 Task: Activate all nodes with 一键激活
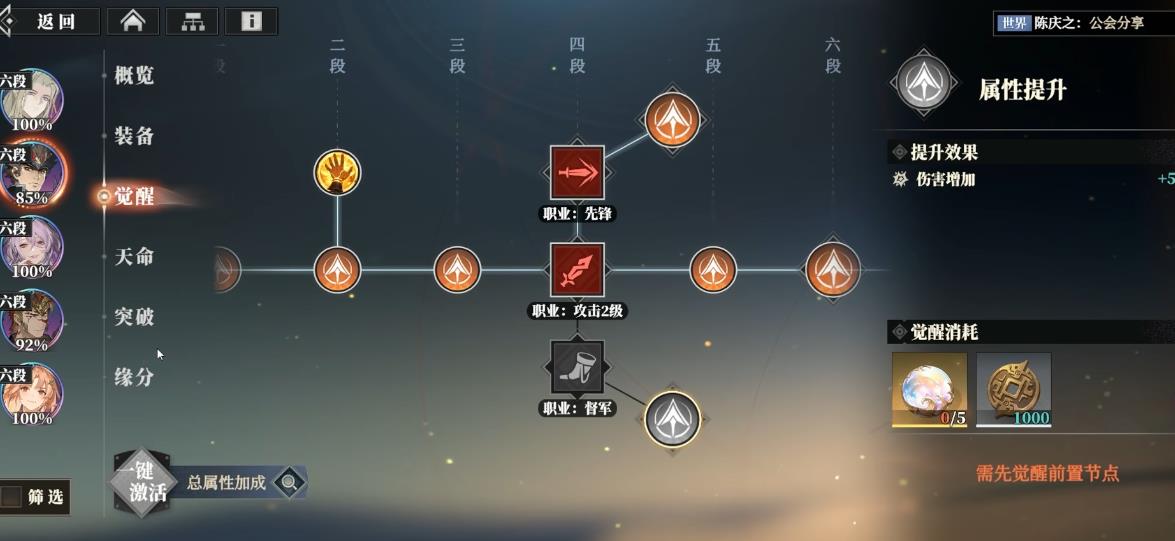click(141, 482)
